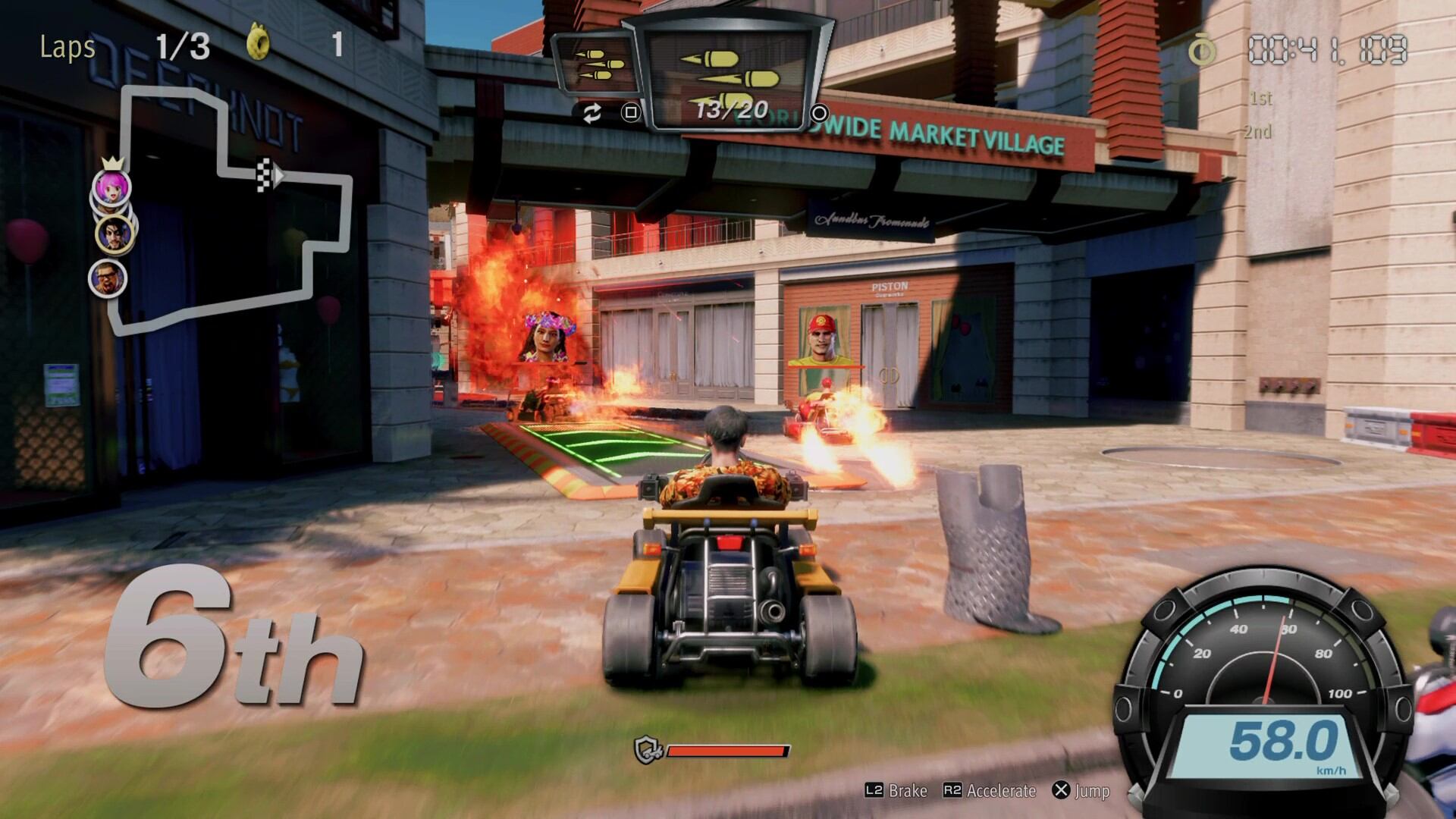The width and height of the screenshot is (1456, 819).
Task: Select the pink-haired racer icon on minimap
Action: pyautogui.click(x=111, y=187)
